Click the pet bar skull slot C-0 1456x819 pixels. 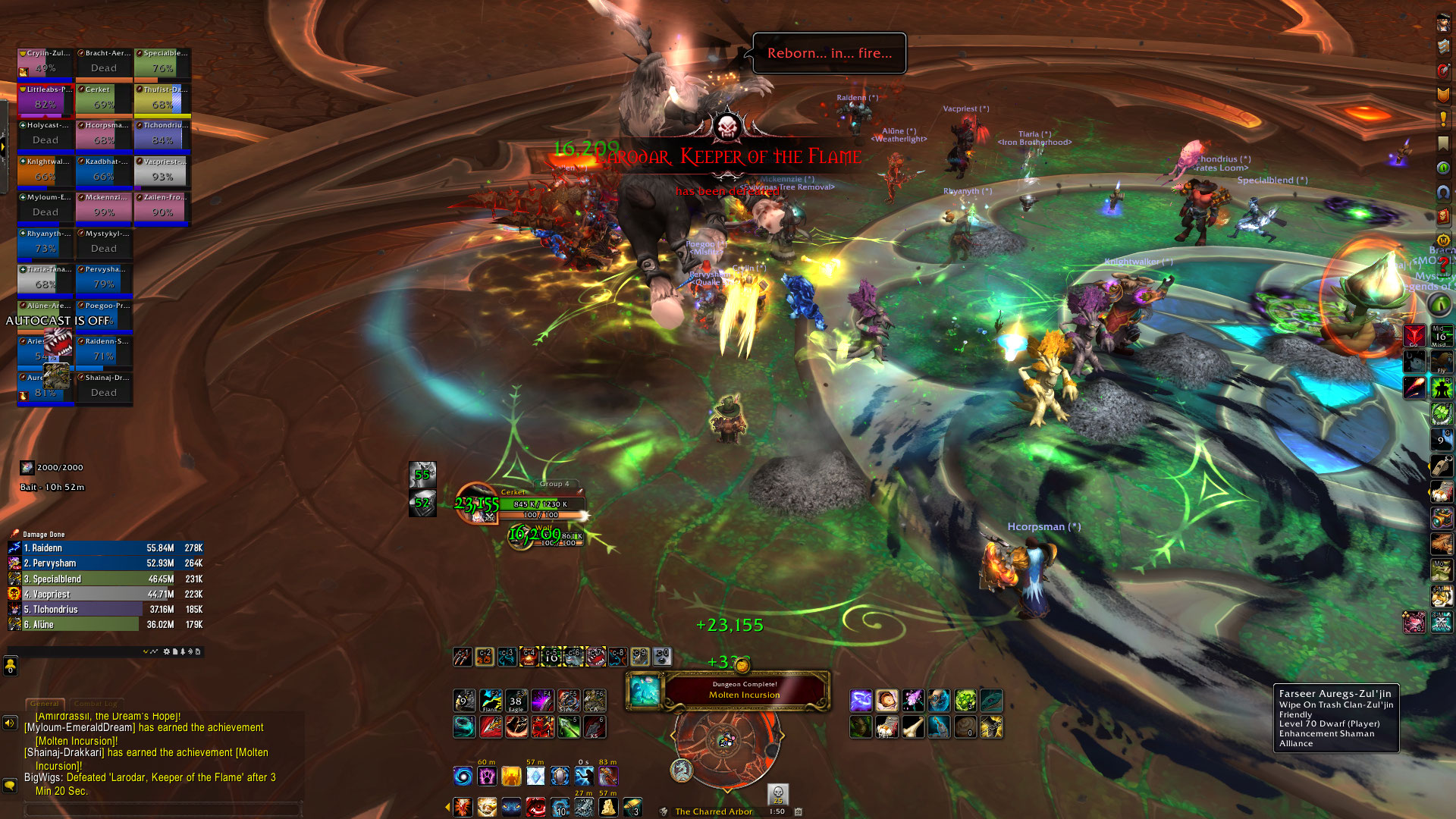662,656
